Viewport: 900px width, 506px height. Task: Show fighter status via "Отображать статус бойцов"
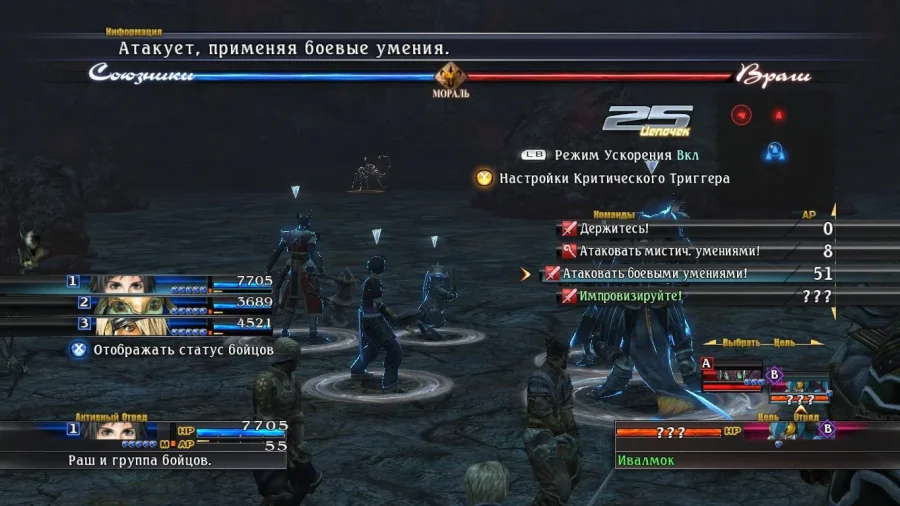click(x=172, y=350)
